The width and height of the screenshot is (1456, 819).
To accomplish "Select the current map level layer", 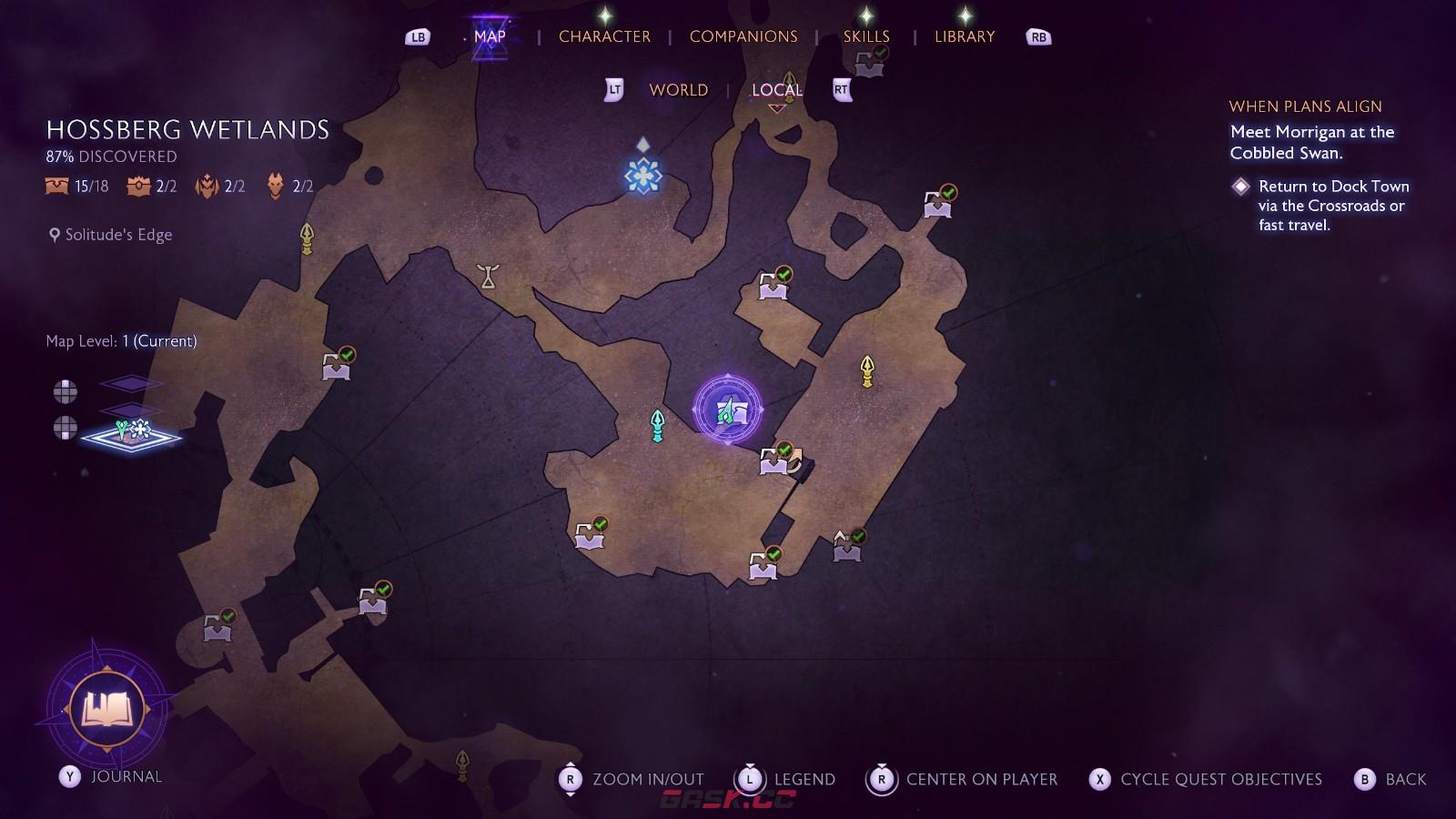I will tap(131, 435).
